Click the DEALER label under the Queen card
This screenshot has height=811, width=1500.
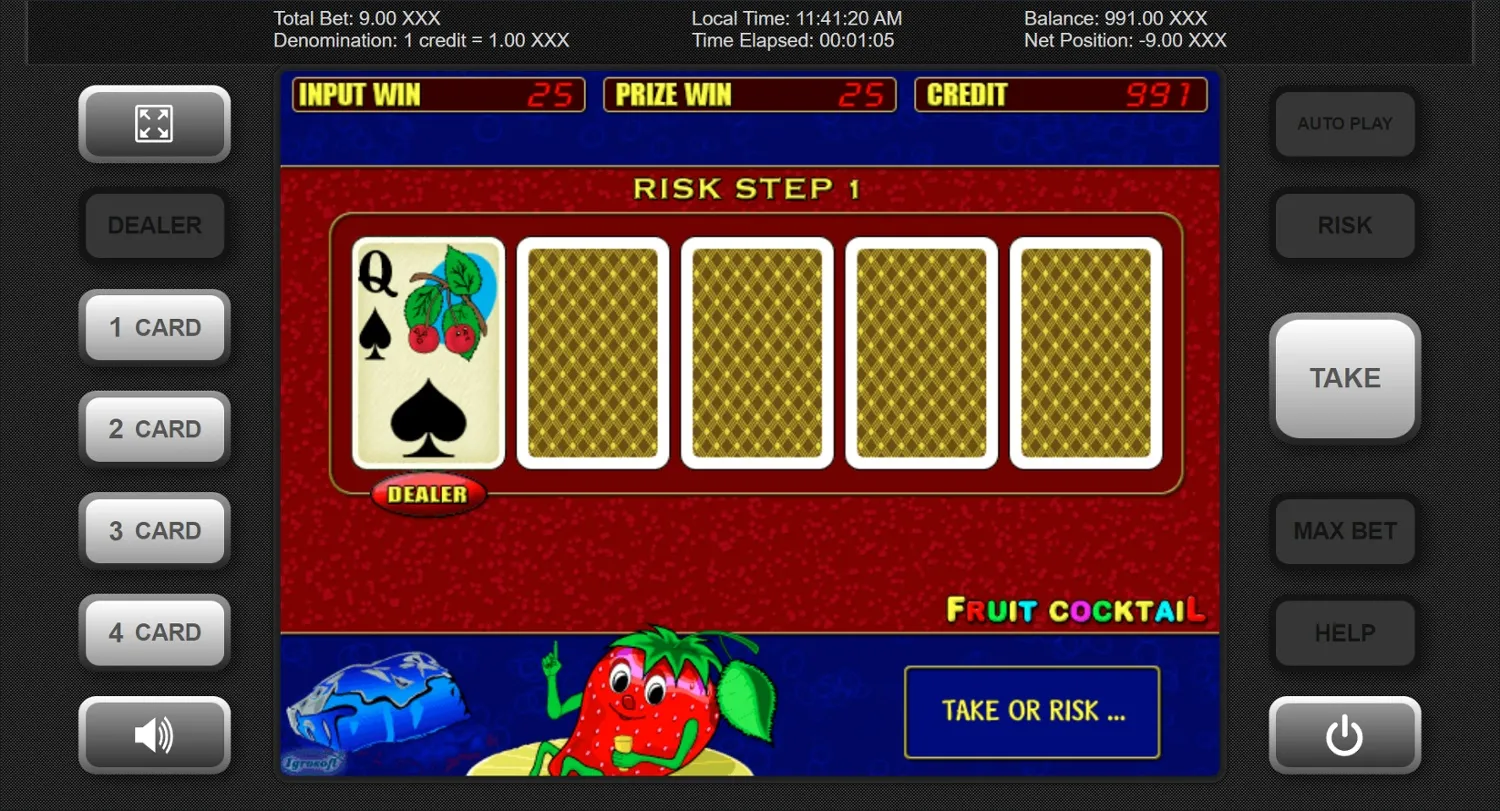coord(428,494)
